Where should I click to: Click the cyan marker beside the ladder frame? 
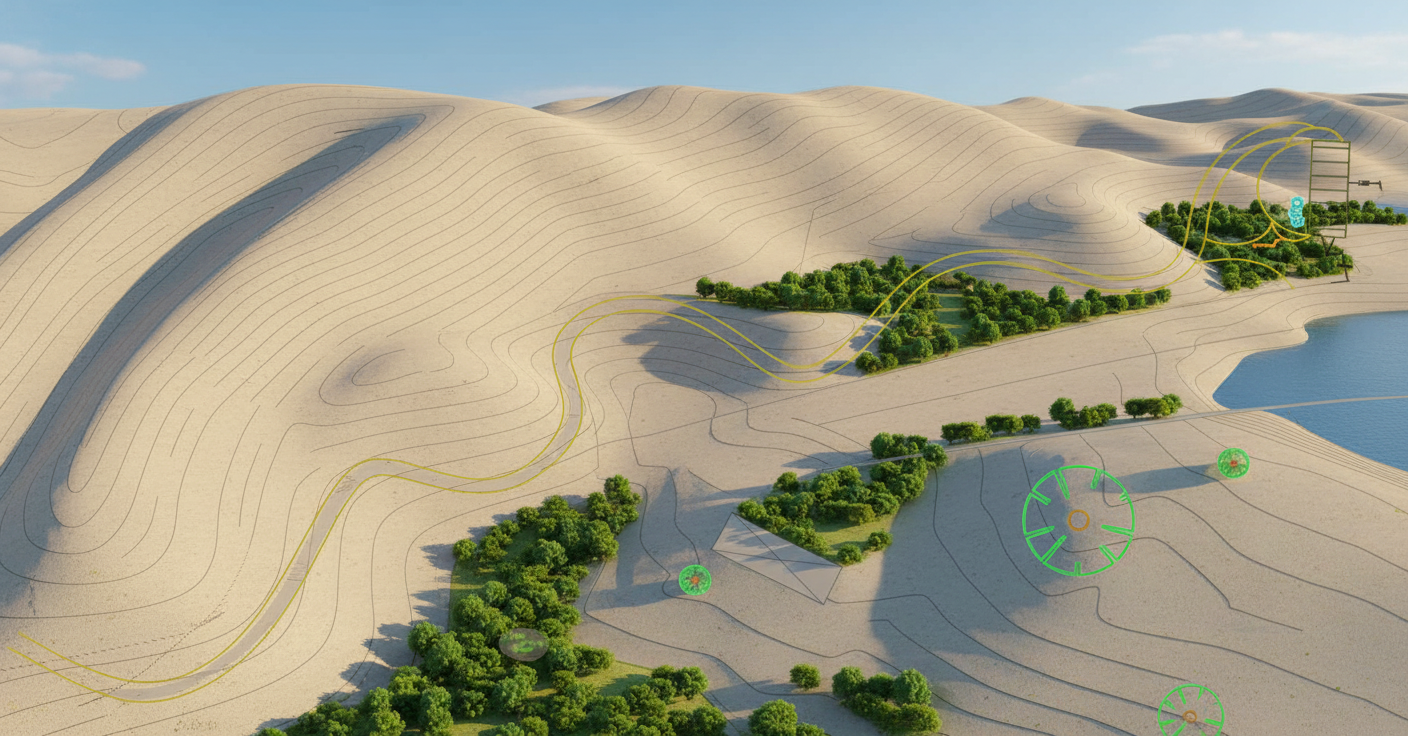1297,212
